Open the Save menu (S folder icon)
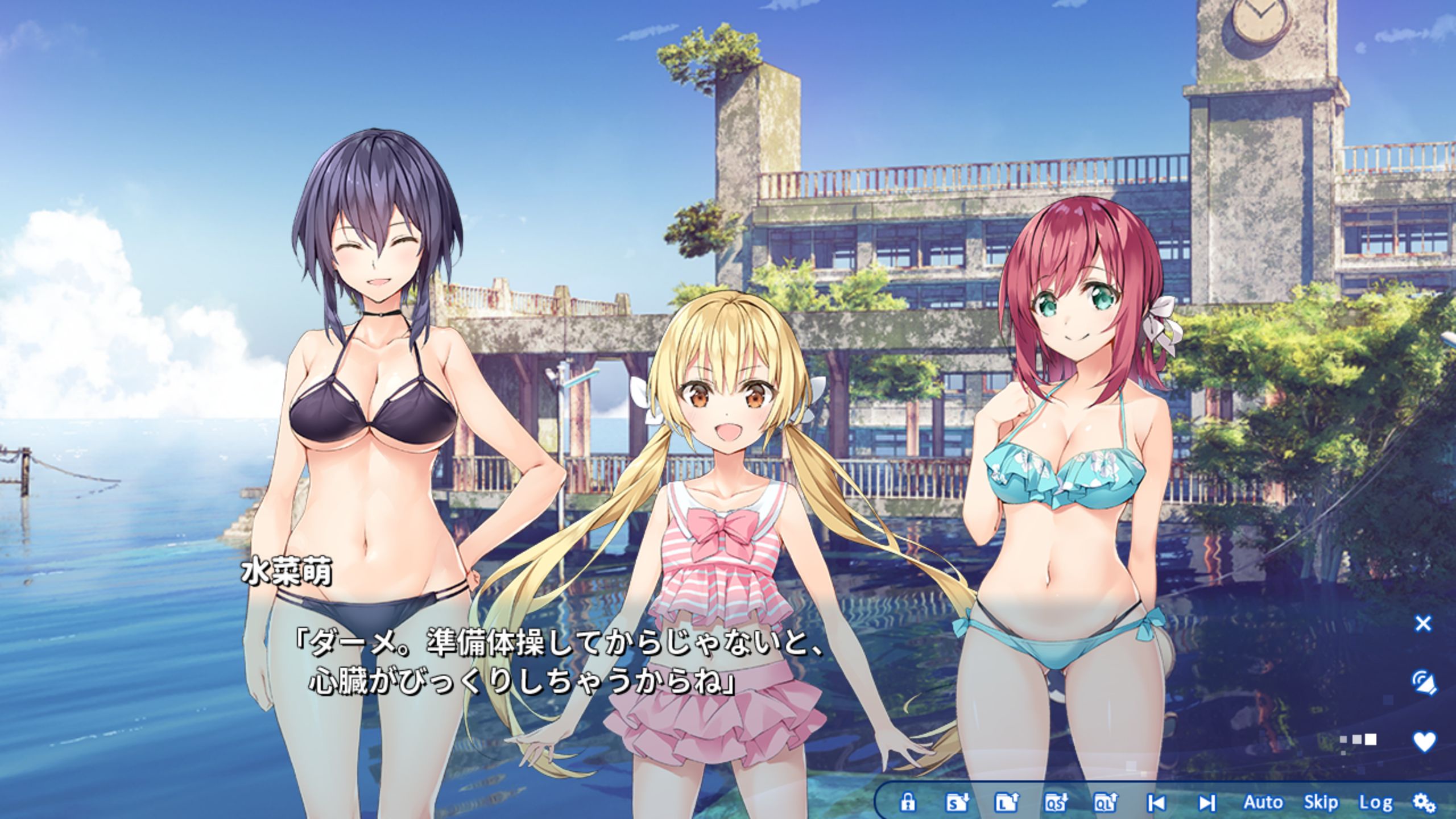Image resolution: width=1456 pixels, height=819 pixels. coord(957,803)
